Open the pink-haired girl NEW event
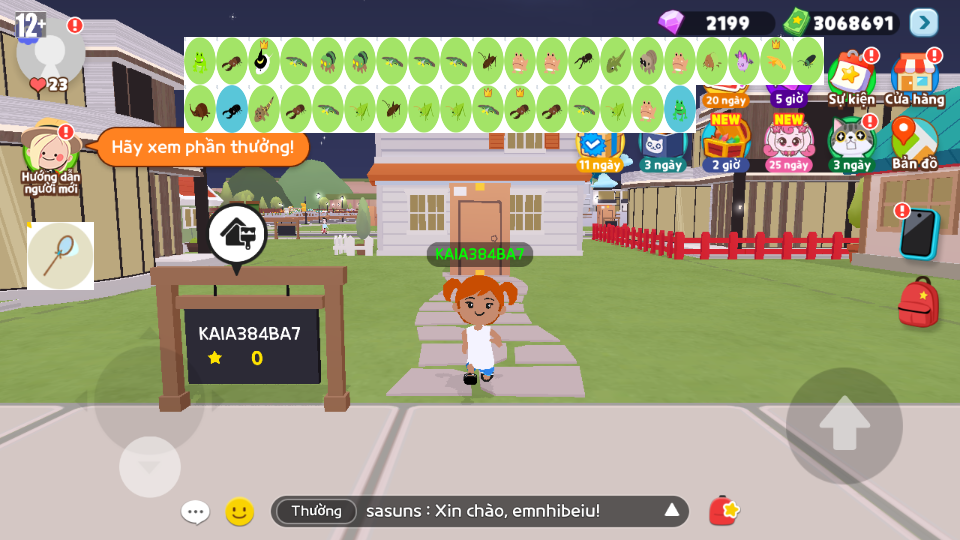Image resolution: width=960 pixels, height=540 pixels. tap(789, 142)
